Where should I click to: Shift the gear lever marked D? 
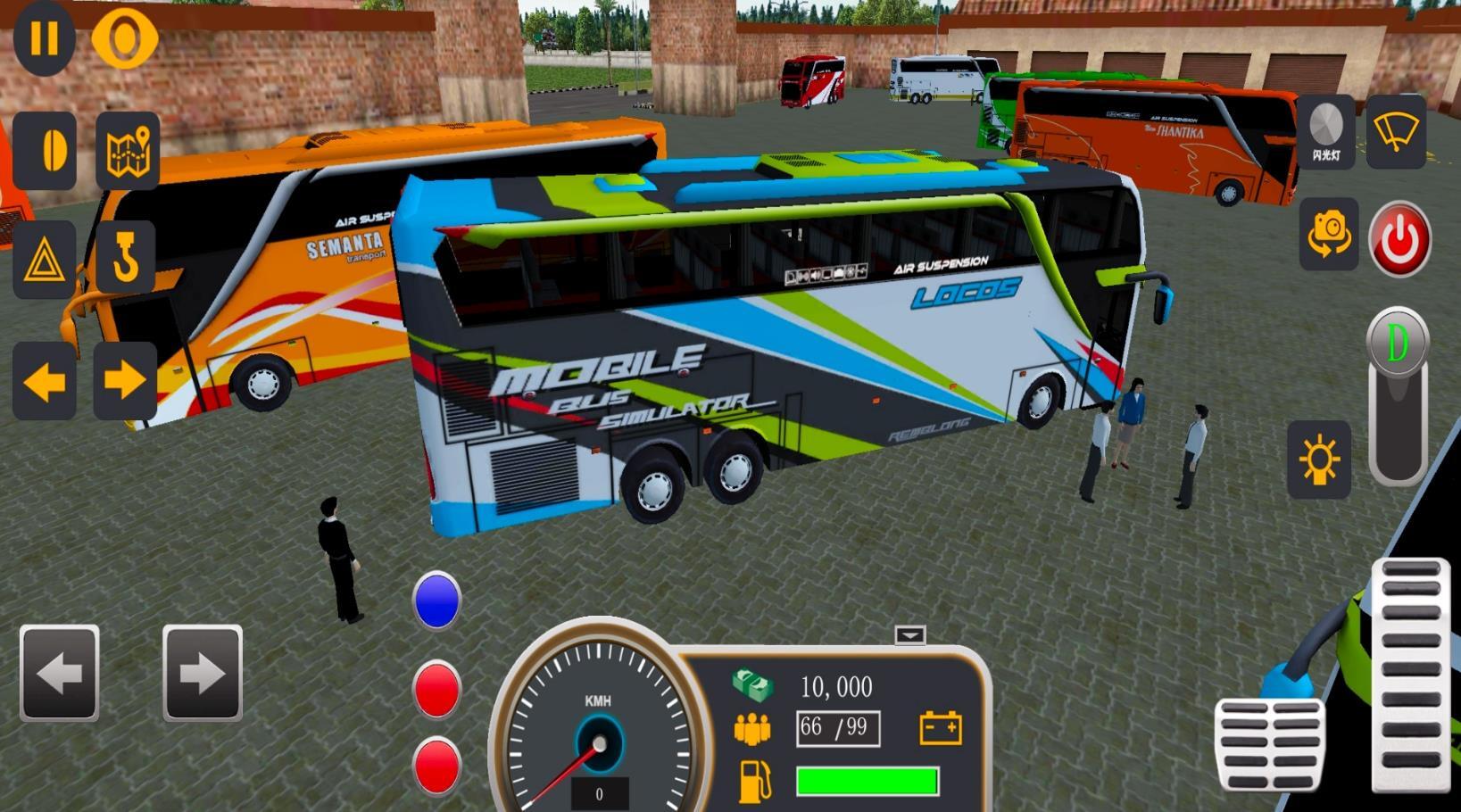pyautogui.click(x=1398, y=344)
